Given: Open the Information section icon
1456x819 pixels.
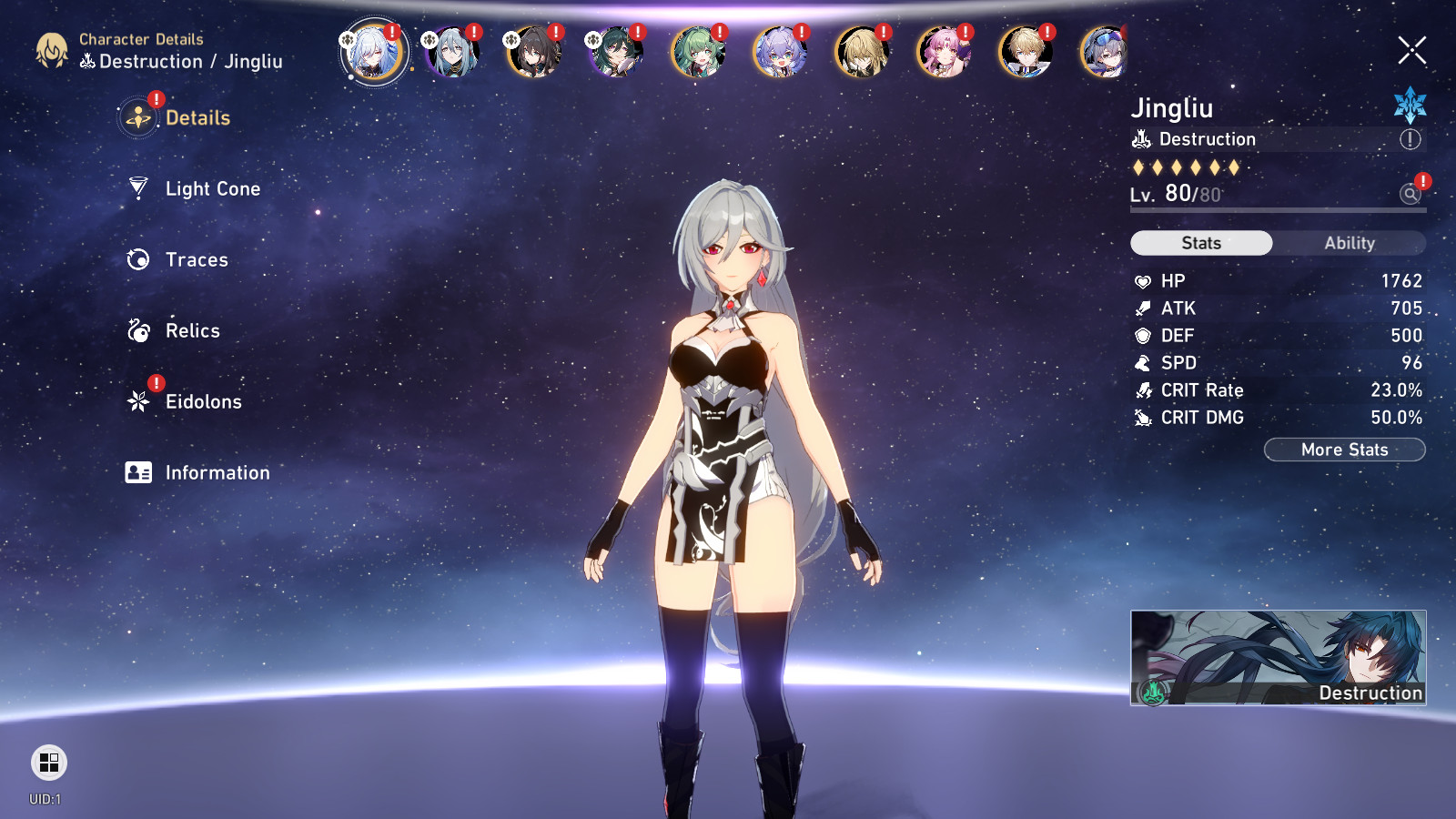Looking at the screenshot, I should pos(137,472).
